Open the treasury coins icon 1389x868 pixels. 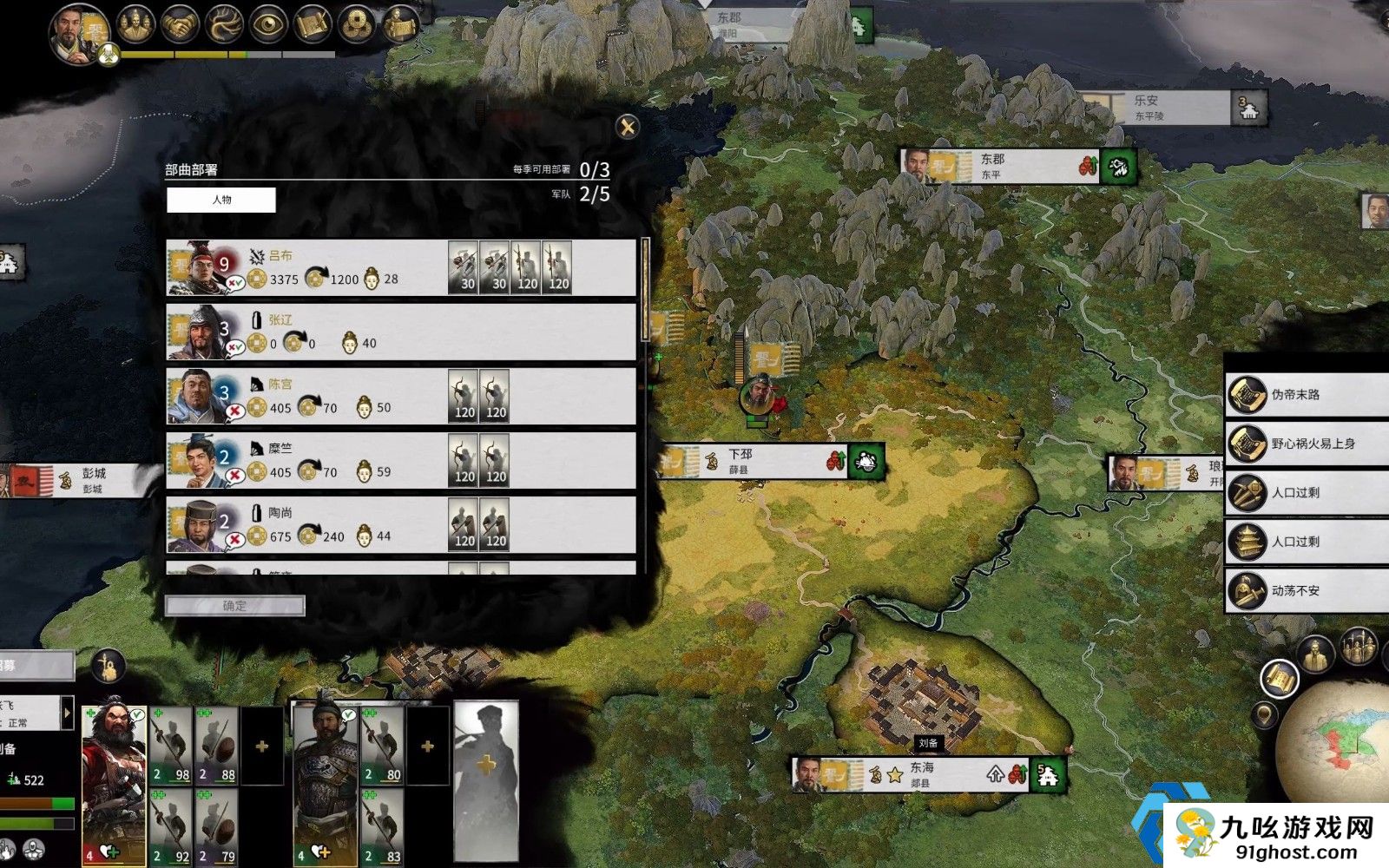[x=356, y=25]
